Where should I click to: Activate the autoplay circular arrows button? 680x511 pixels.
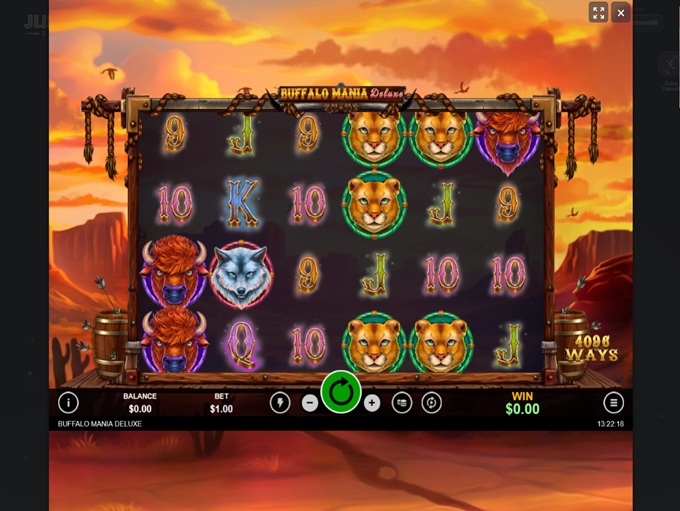(432, 403)
